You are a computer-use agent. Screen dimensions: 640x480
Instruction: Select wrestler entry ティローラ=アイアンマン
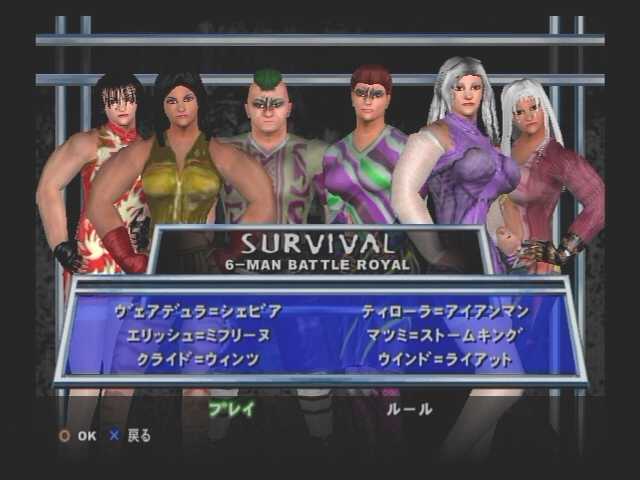[x=445, y=311]
